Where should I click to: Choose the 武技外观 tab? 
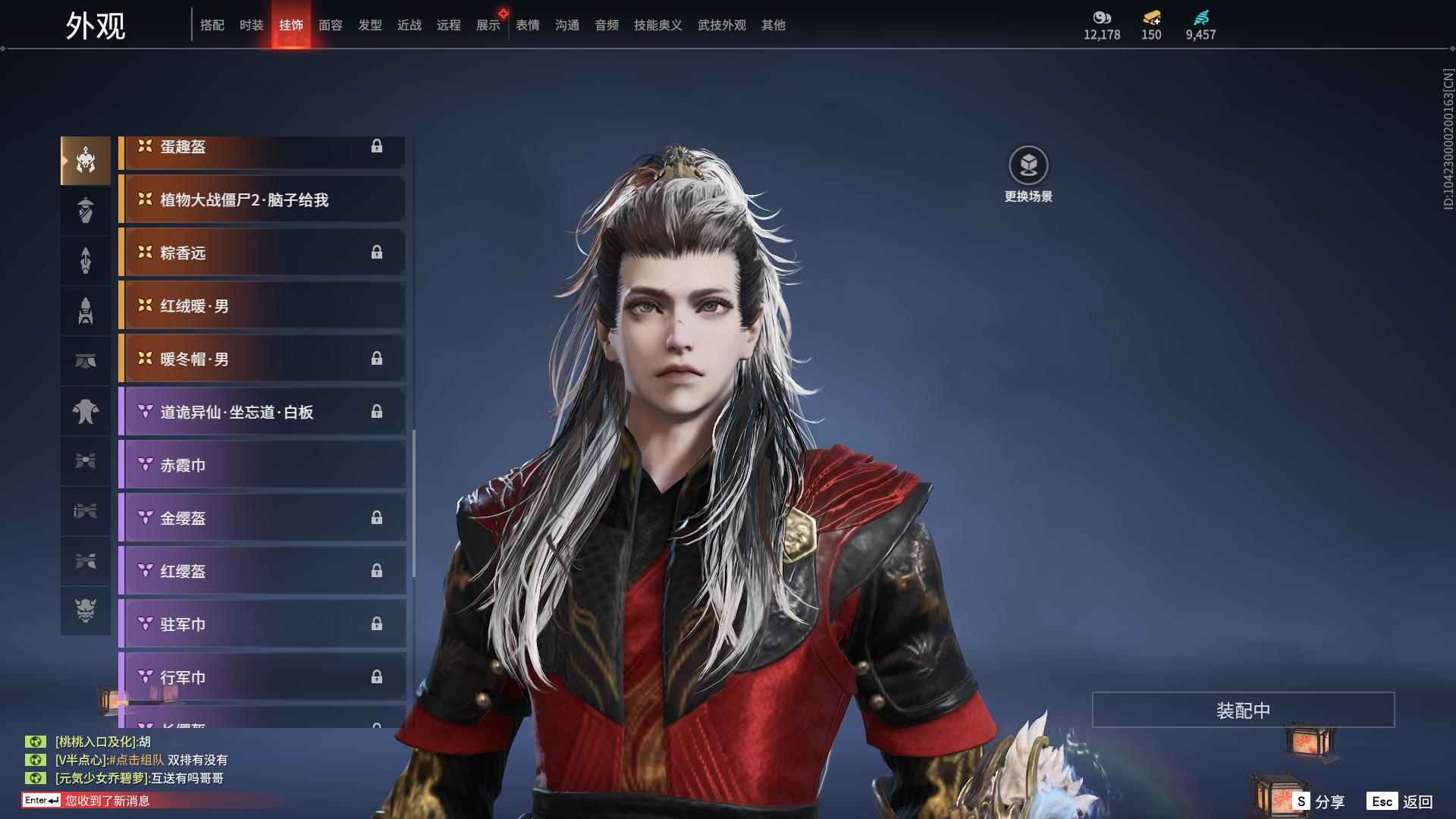(721, 25)
